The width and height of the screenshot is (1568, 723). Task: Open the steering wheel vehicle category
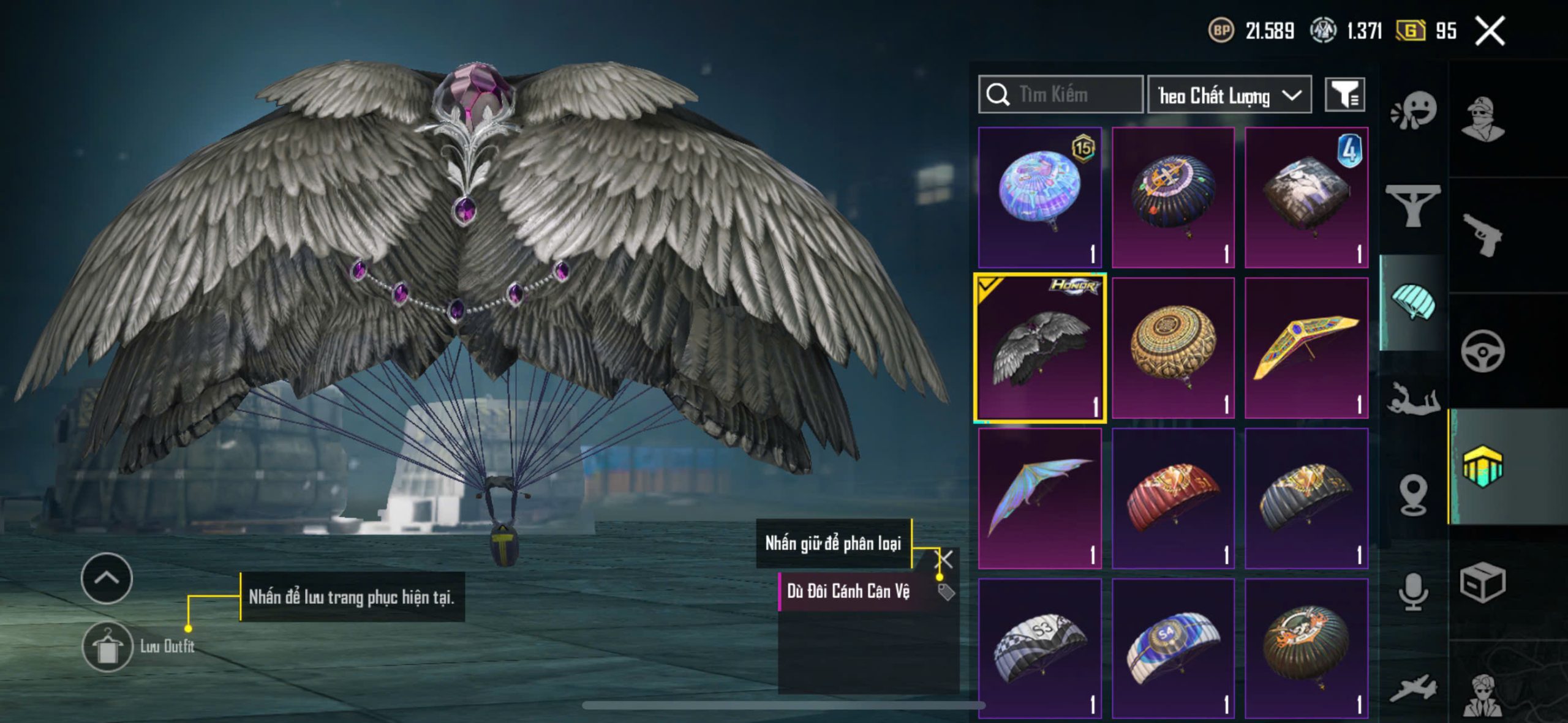[x=1482, y=351]
